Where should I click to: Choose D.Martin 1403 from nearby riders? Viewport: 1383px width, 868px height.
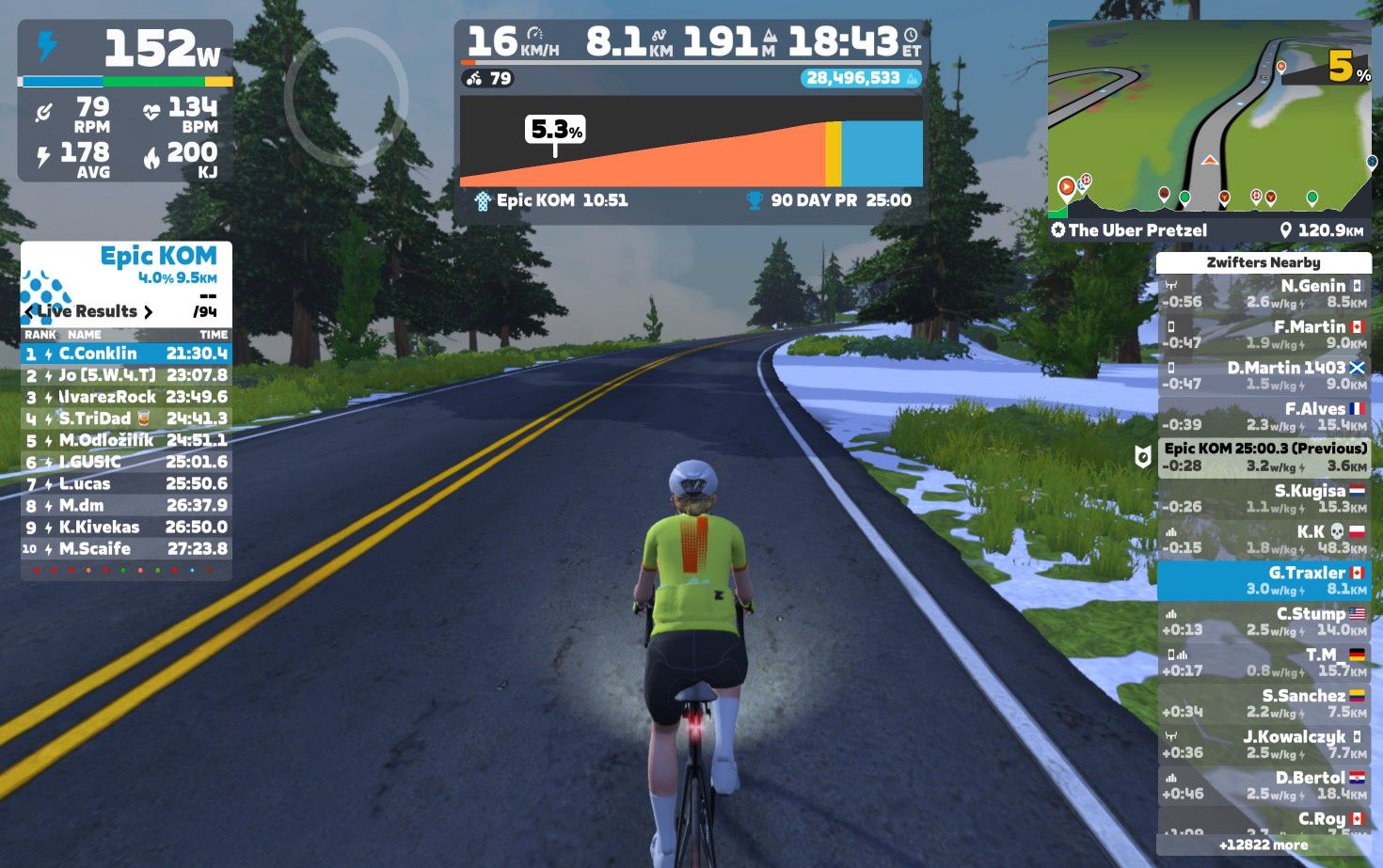pos(1264,375)
